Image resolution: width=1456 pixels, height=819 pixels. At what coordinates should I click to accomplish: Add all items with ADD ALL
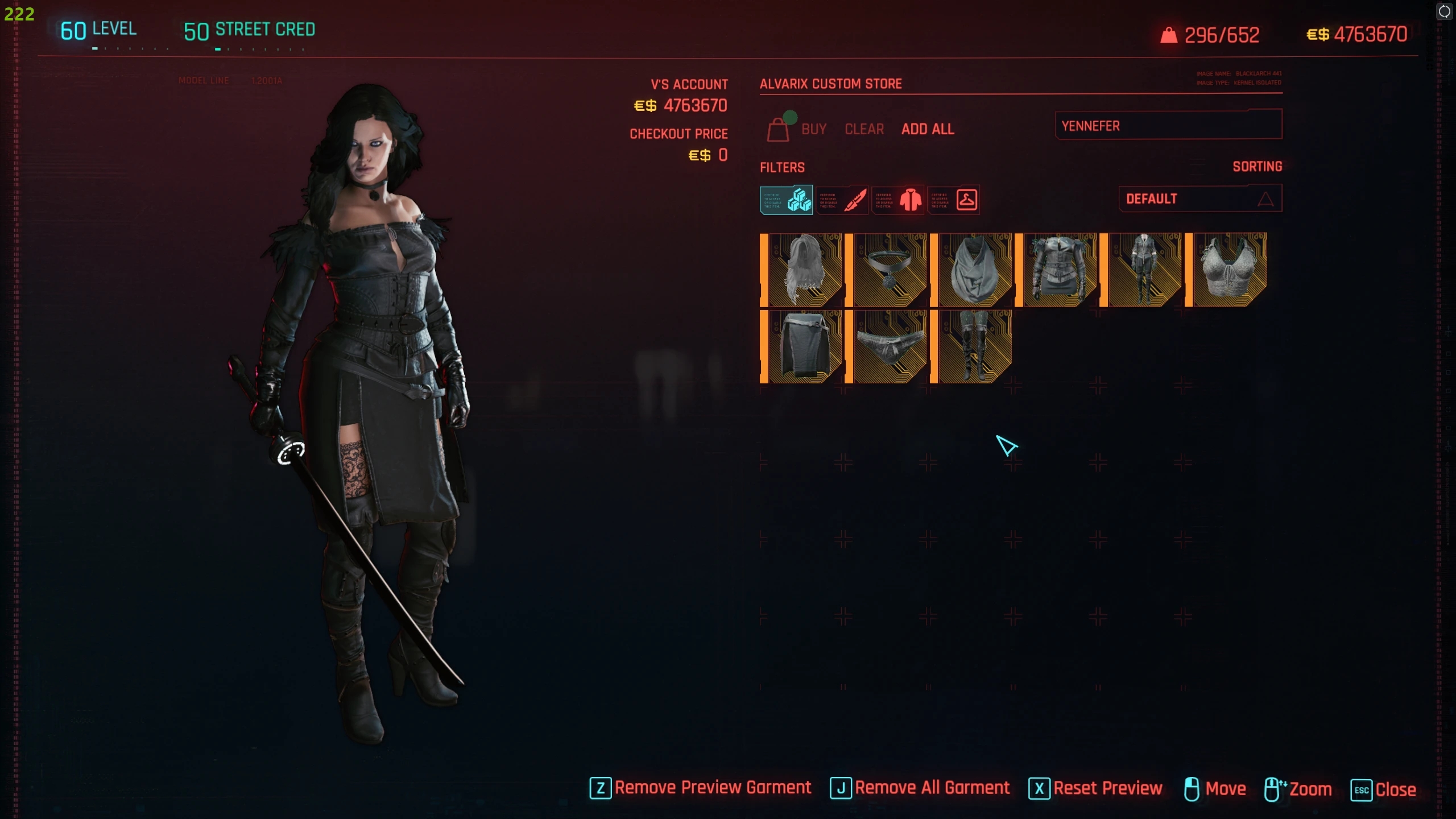point(928,129)
